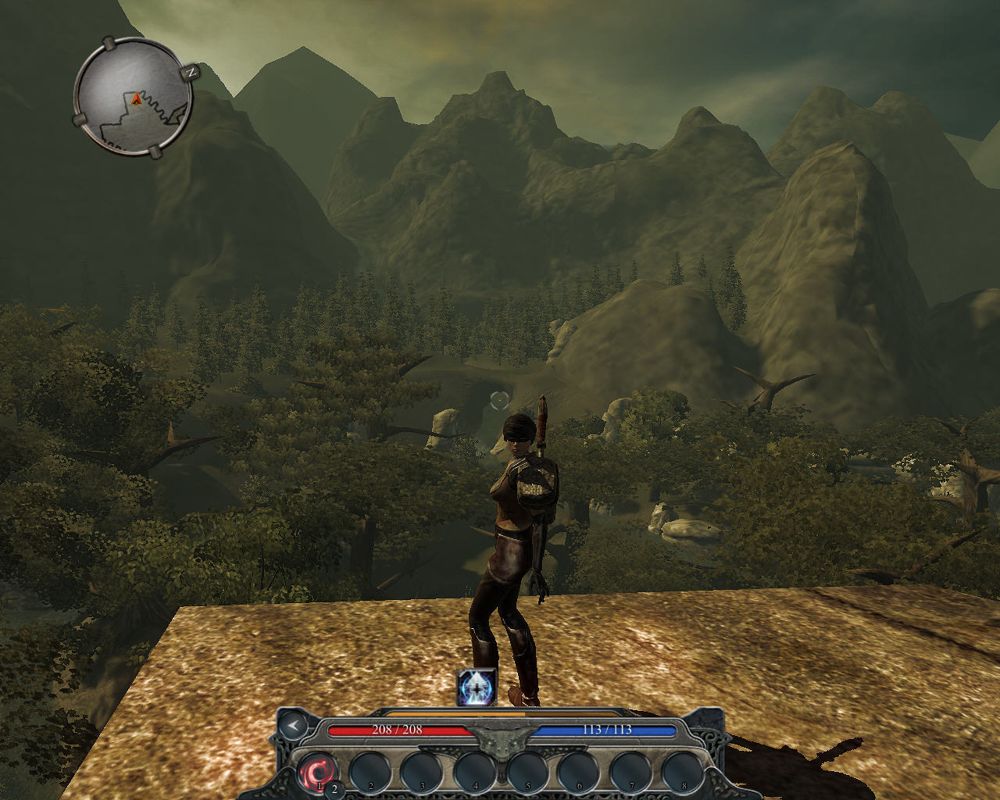Click the arrow button left of the health bar
The height and width of the screenshot is (800, 1000).
click(x=293, y=724)
